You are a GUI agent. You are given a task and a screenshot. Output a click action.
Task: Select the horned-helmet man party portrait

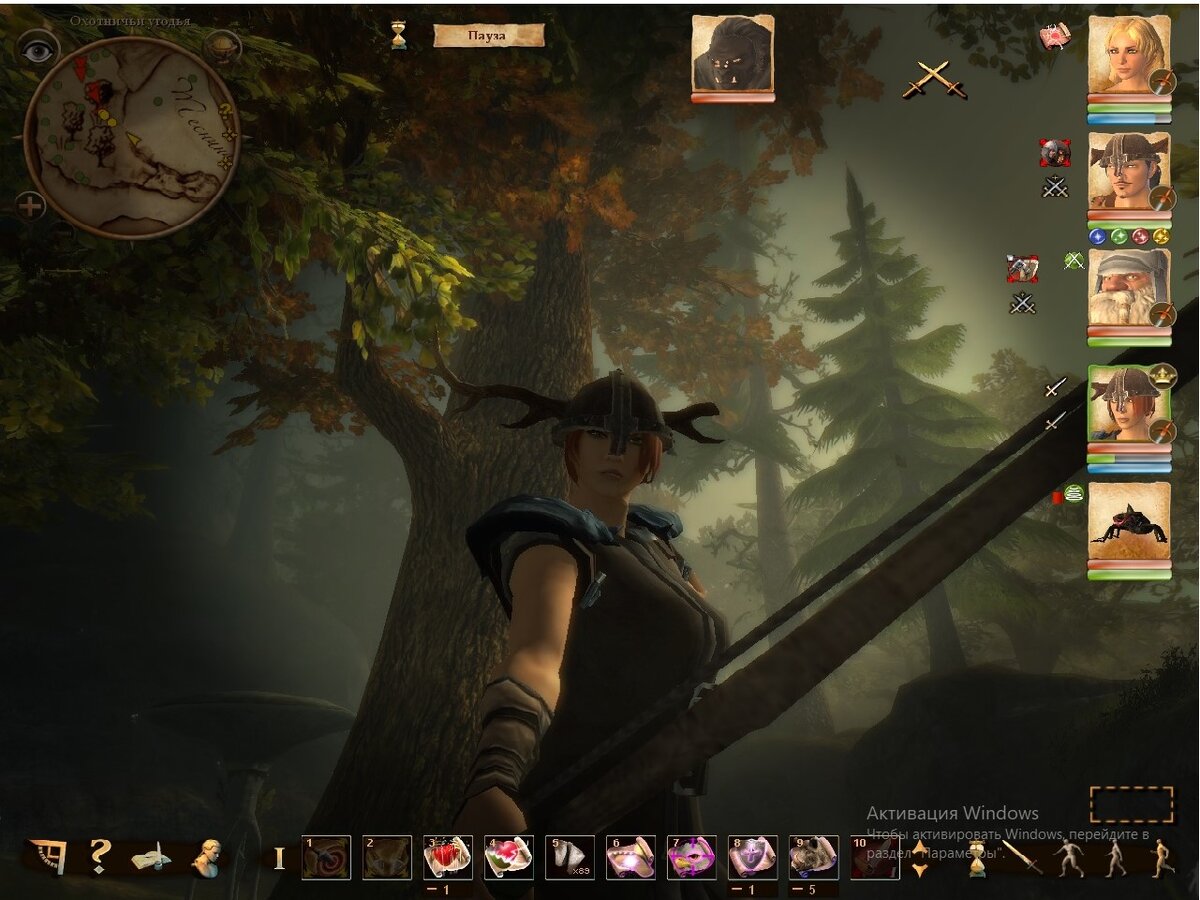pos(1129,171)
